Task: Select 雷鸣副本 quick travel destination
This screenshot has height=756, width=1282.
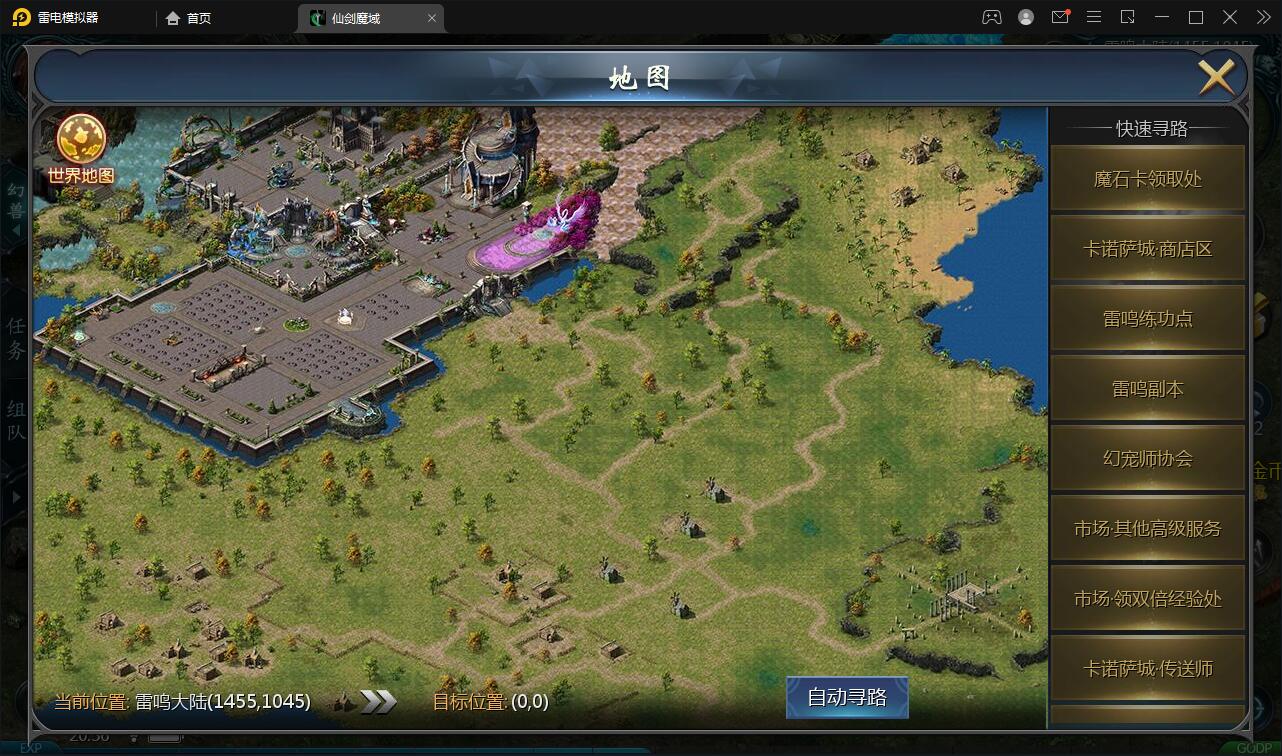Action: point(1147,388)
